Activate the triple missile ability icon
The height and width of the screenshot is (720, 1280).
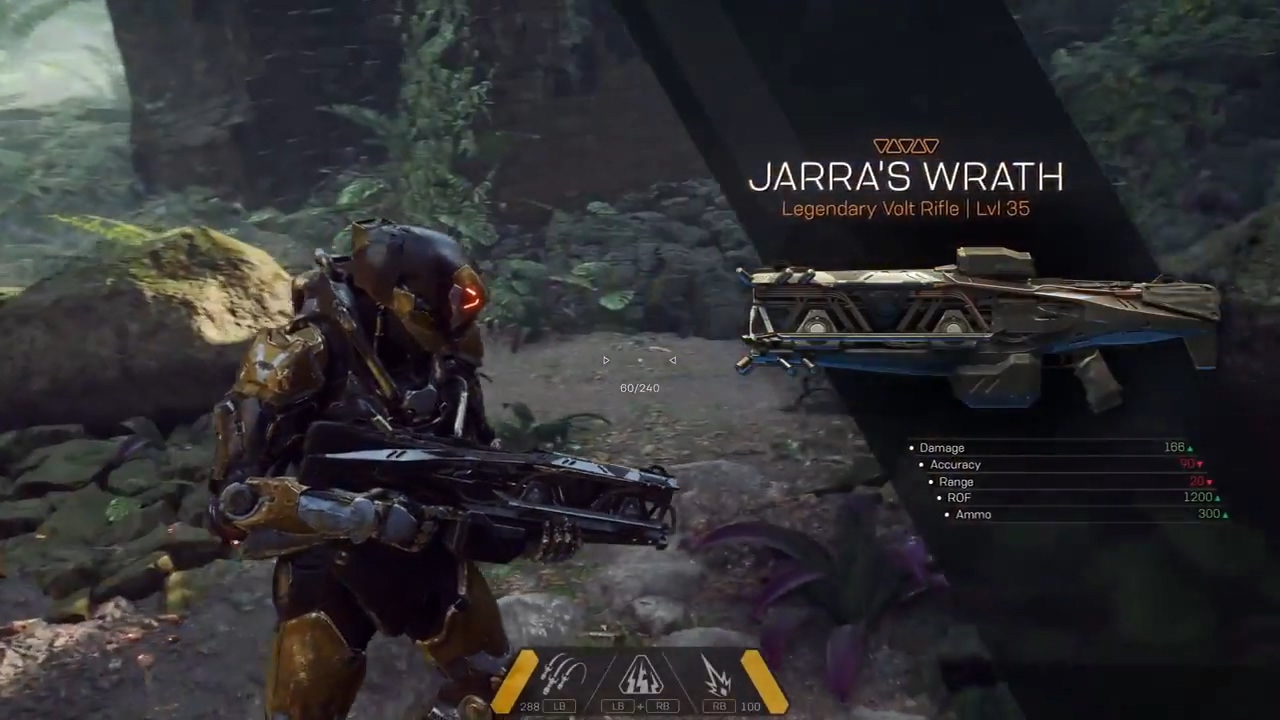coord(563,675)
